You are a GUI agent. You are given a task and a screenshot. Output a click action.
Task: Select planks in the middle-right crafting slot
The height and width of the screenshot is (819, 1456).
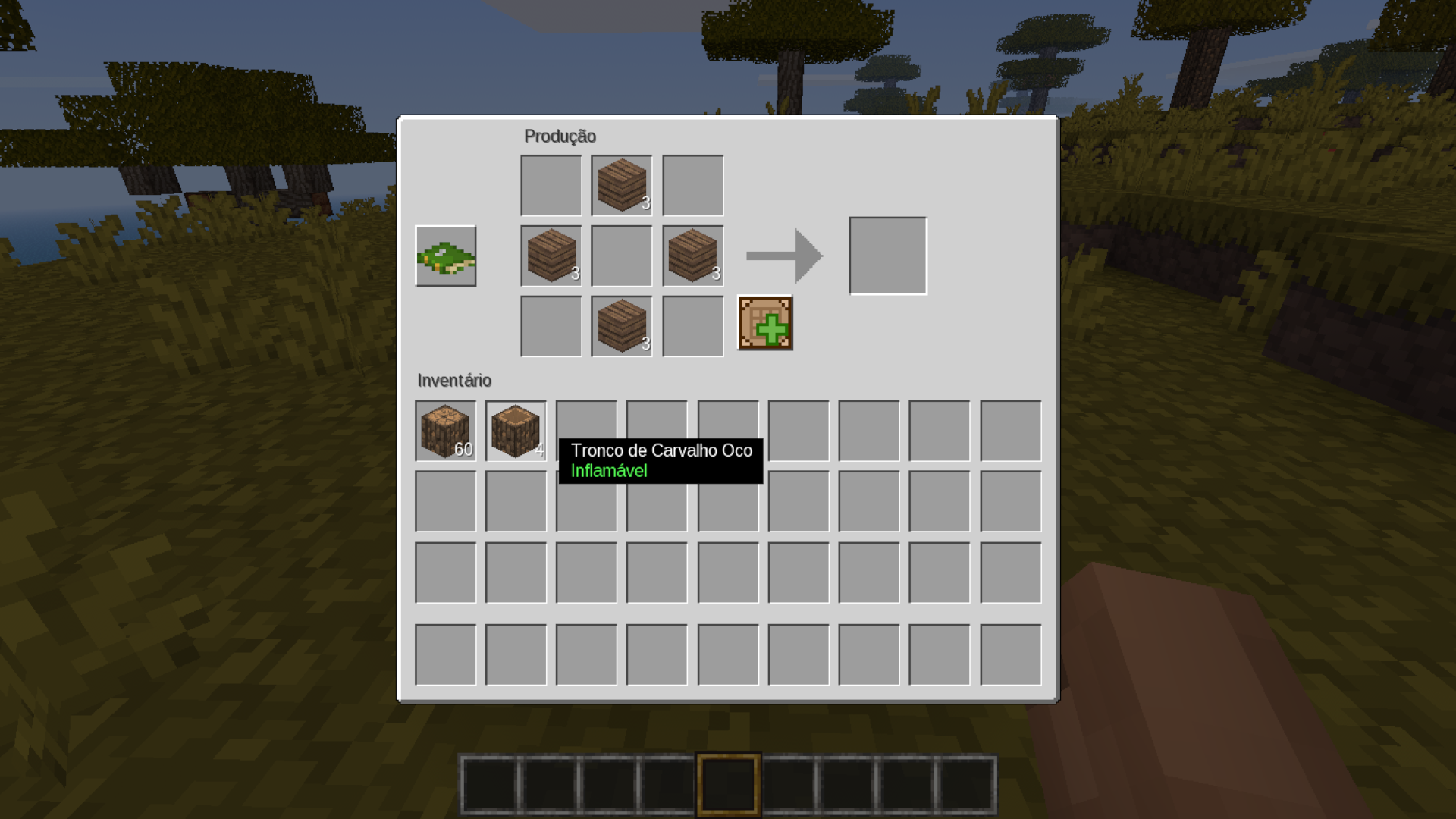point(692,256)
